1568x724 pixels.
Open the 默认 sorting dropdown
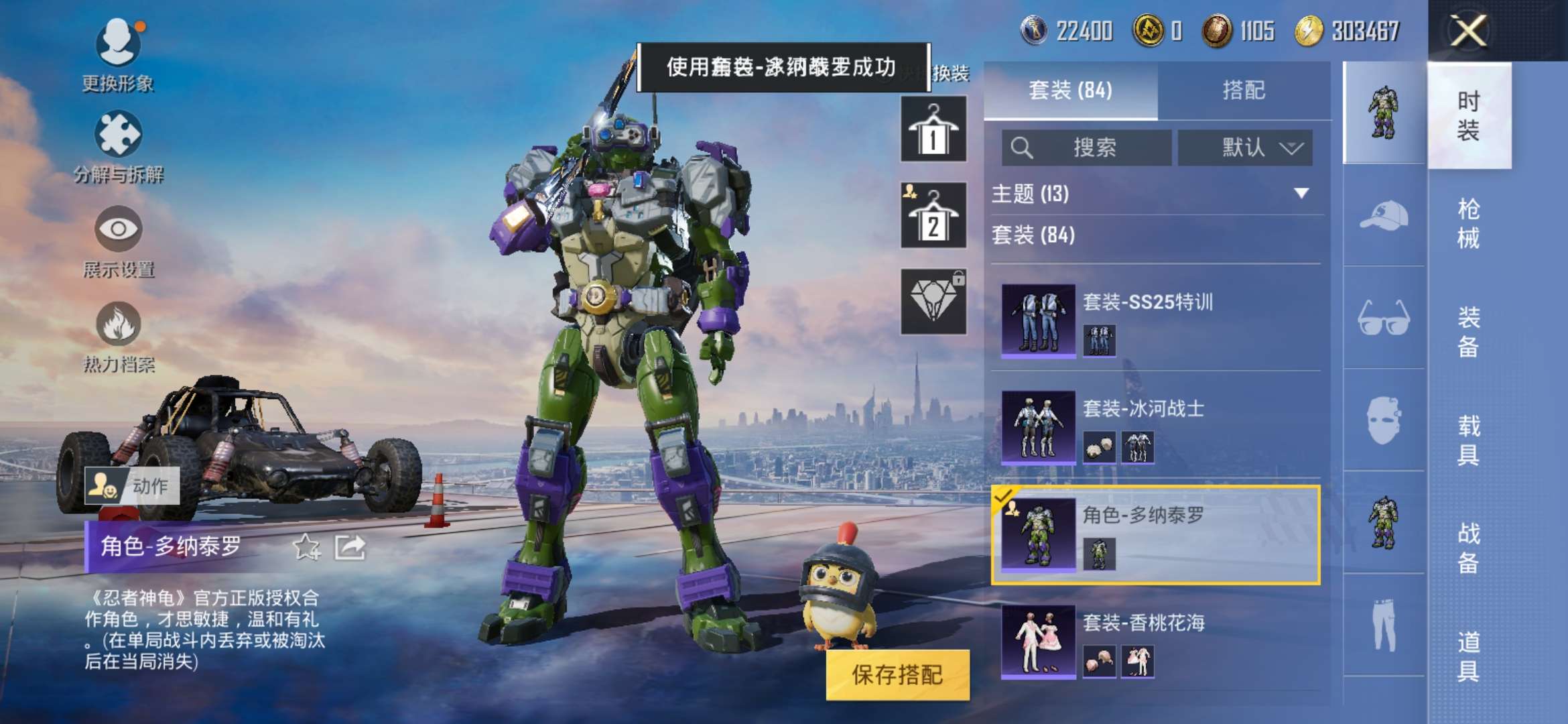coord(1245,149)
